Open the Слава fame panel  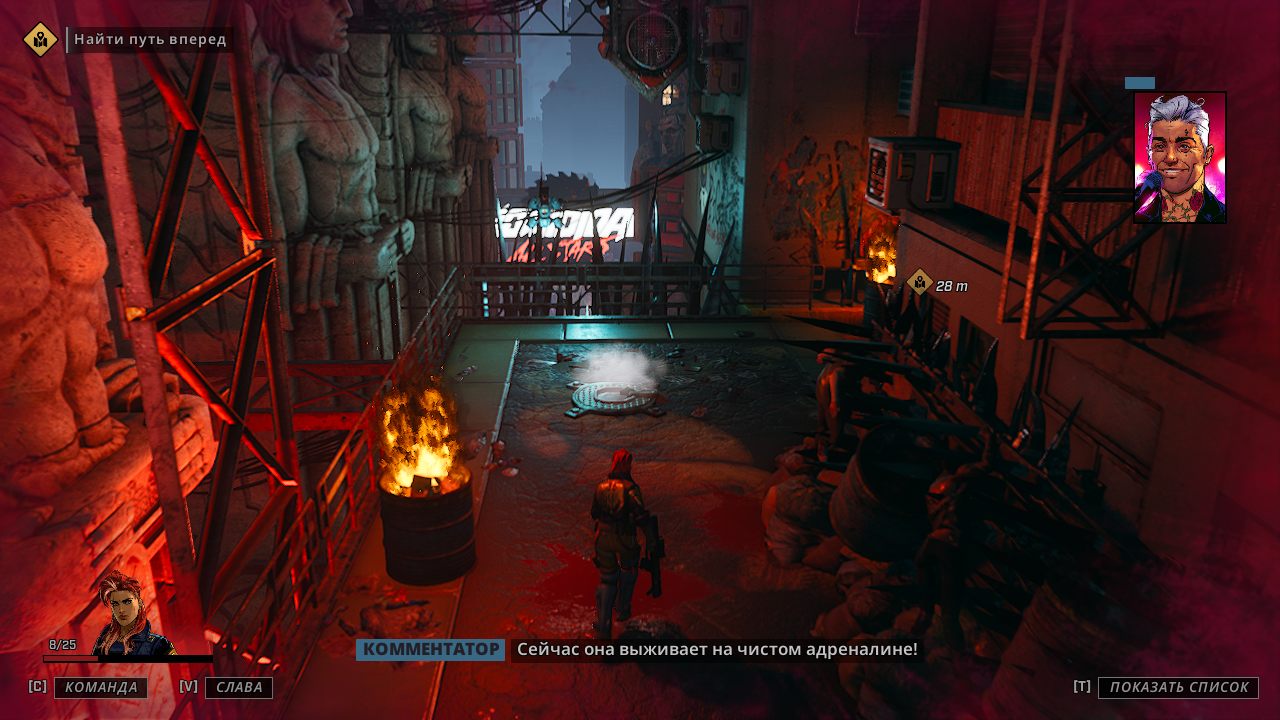point(239,687)
